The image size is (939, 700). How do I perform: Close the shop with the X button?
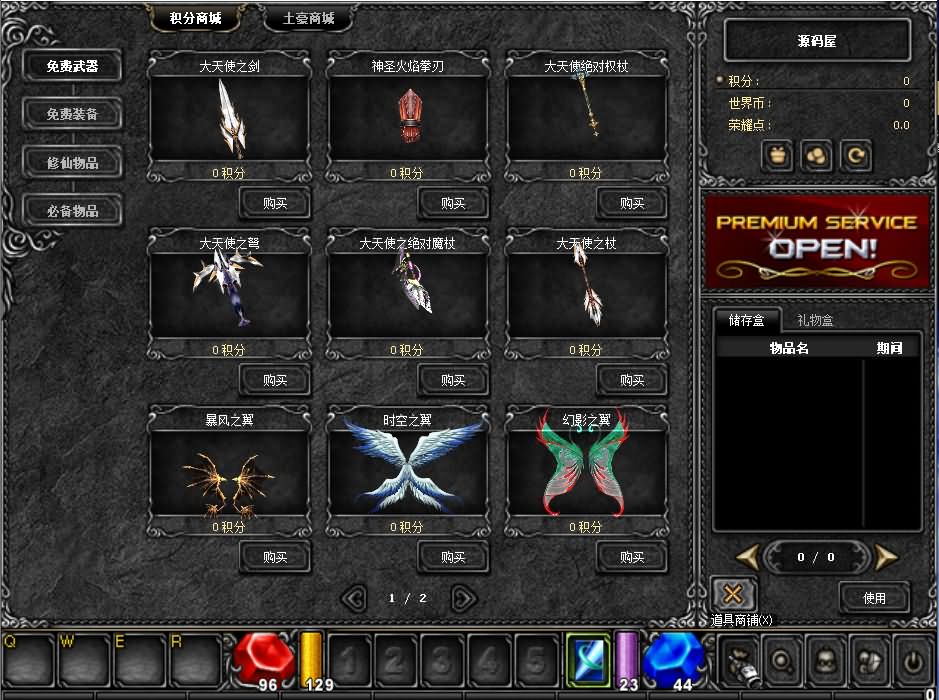[x=733, y=594]
